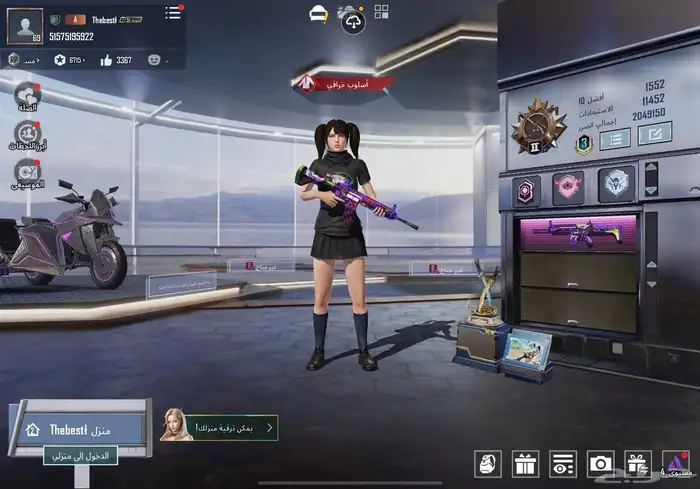Click the Enter My Home button
The height and width of the screenshot is (489, 700).
[81, 455]
